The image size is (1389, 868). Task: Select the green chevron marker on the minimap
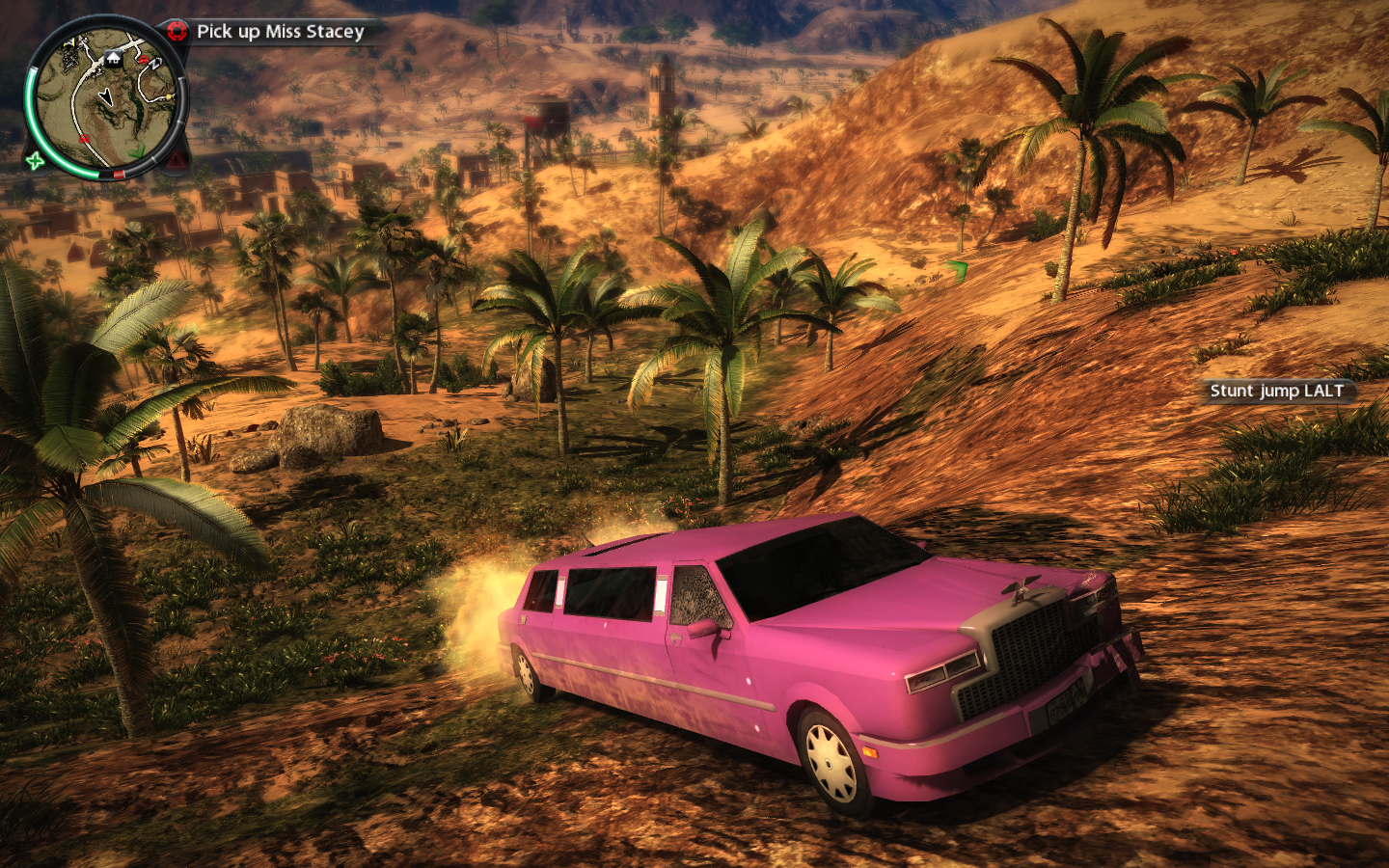138,149
